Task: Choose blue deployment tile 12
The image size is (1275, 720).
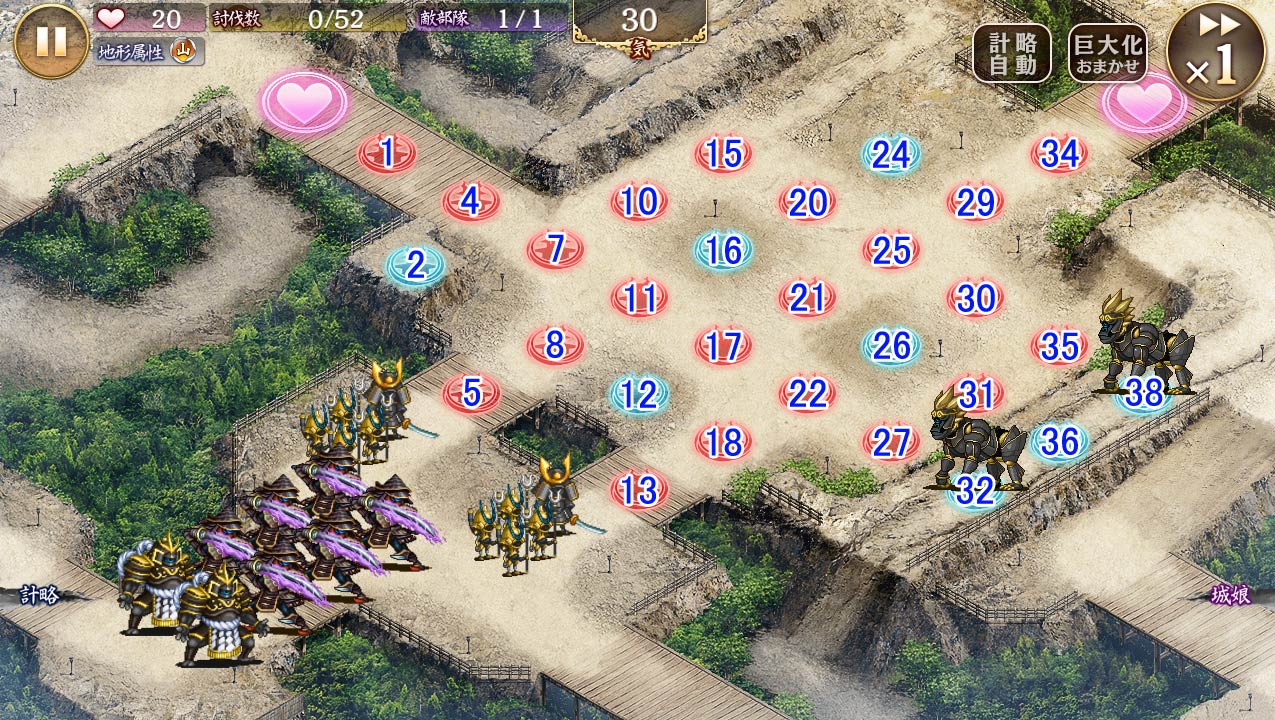Action: click(x=639, y=396)
